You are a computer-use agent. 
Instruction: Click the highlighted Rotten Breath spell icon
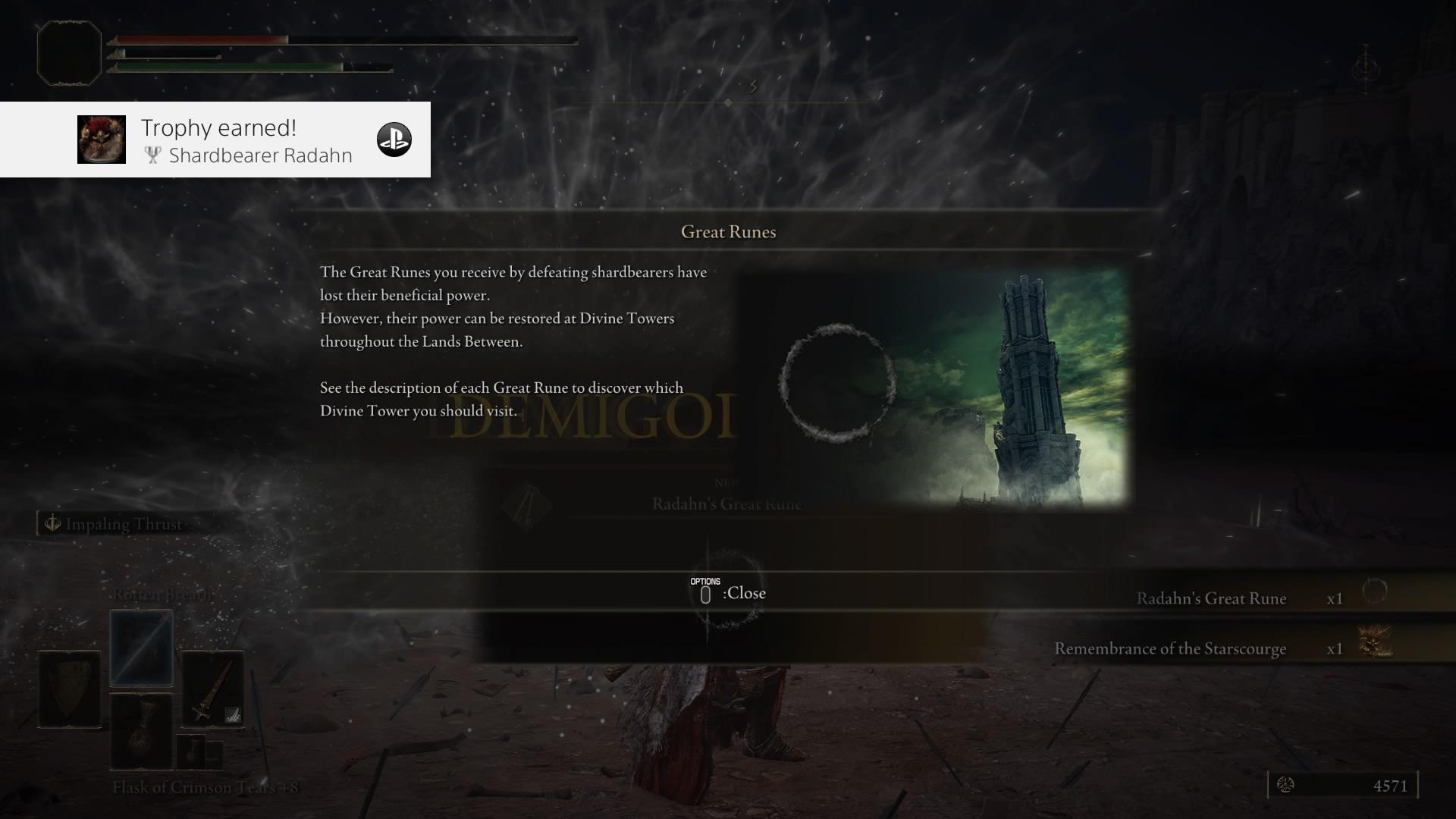pos(140,647)
